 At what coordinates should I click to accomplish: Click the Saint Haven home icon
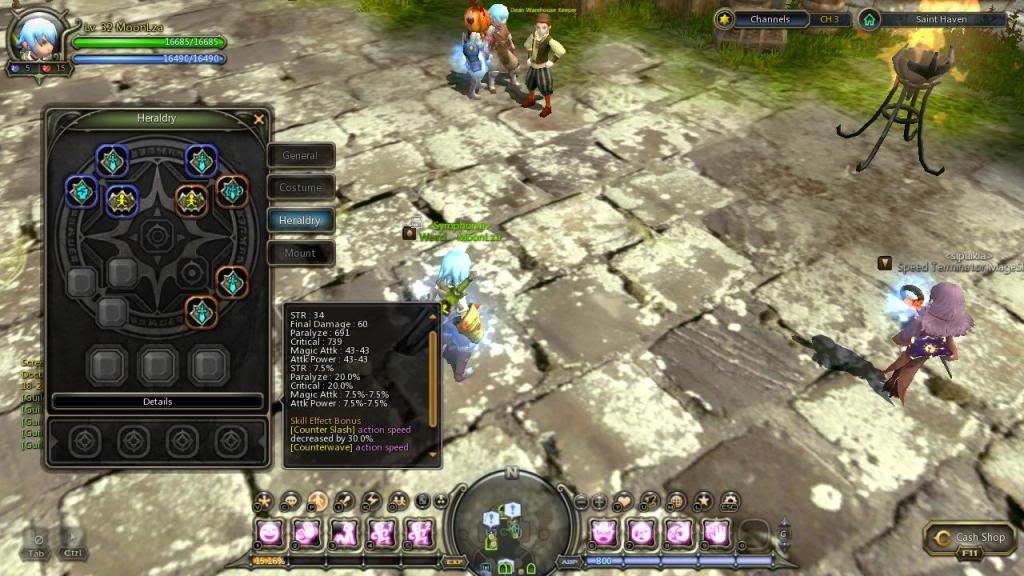click(x=869, y=19)
